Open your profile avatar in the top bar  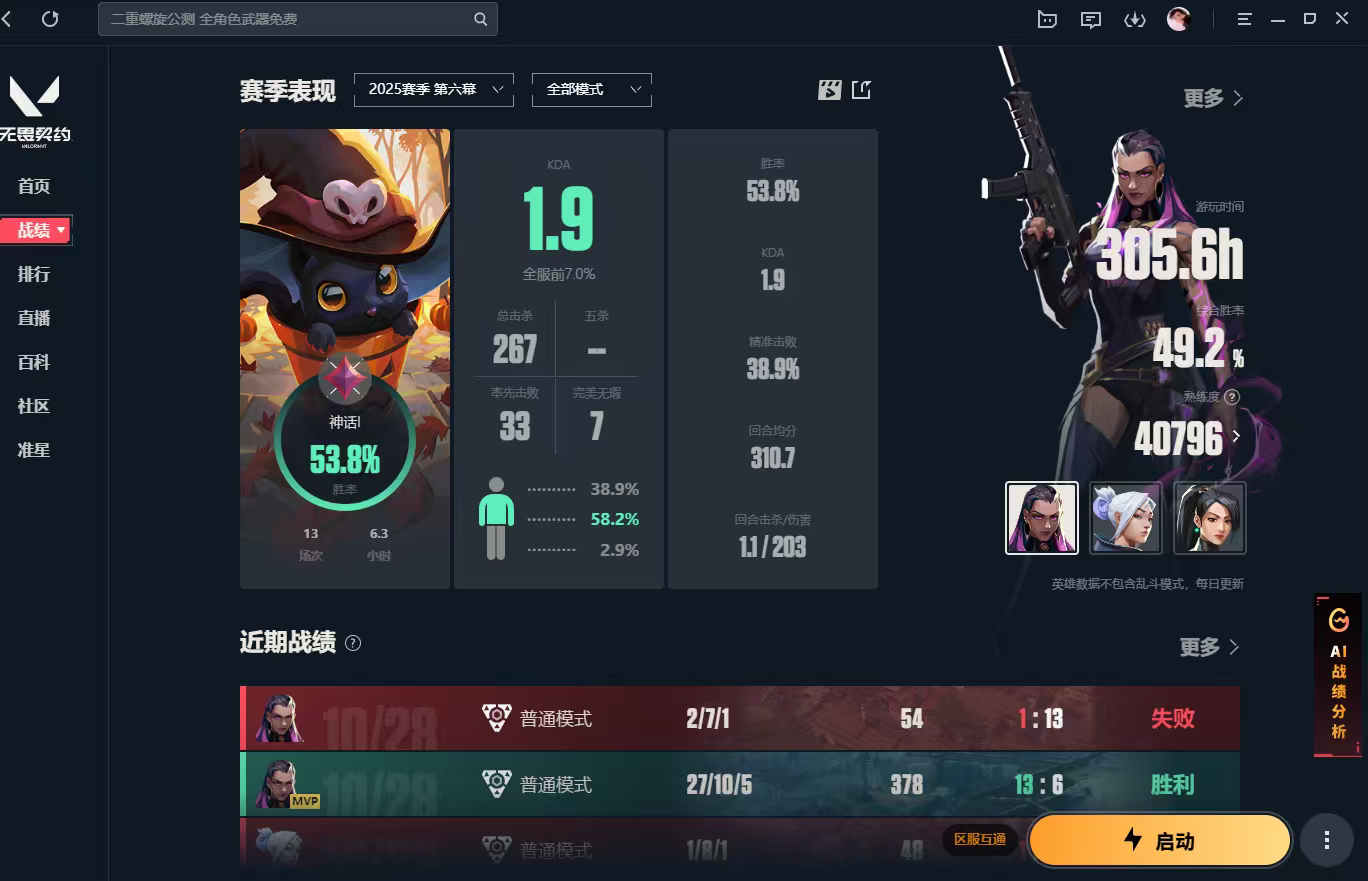click(1180, 18)
